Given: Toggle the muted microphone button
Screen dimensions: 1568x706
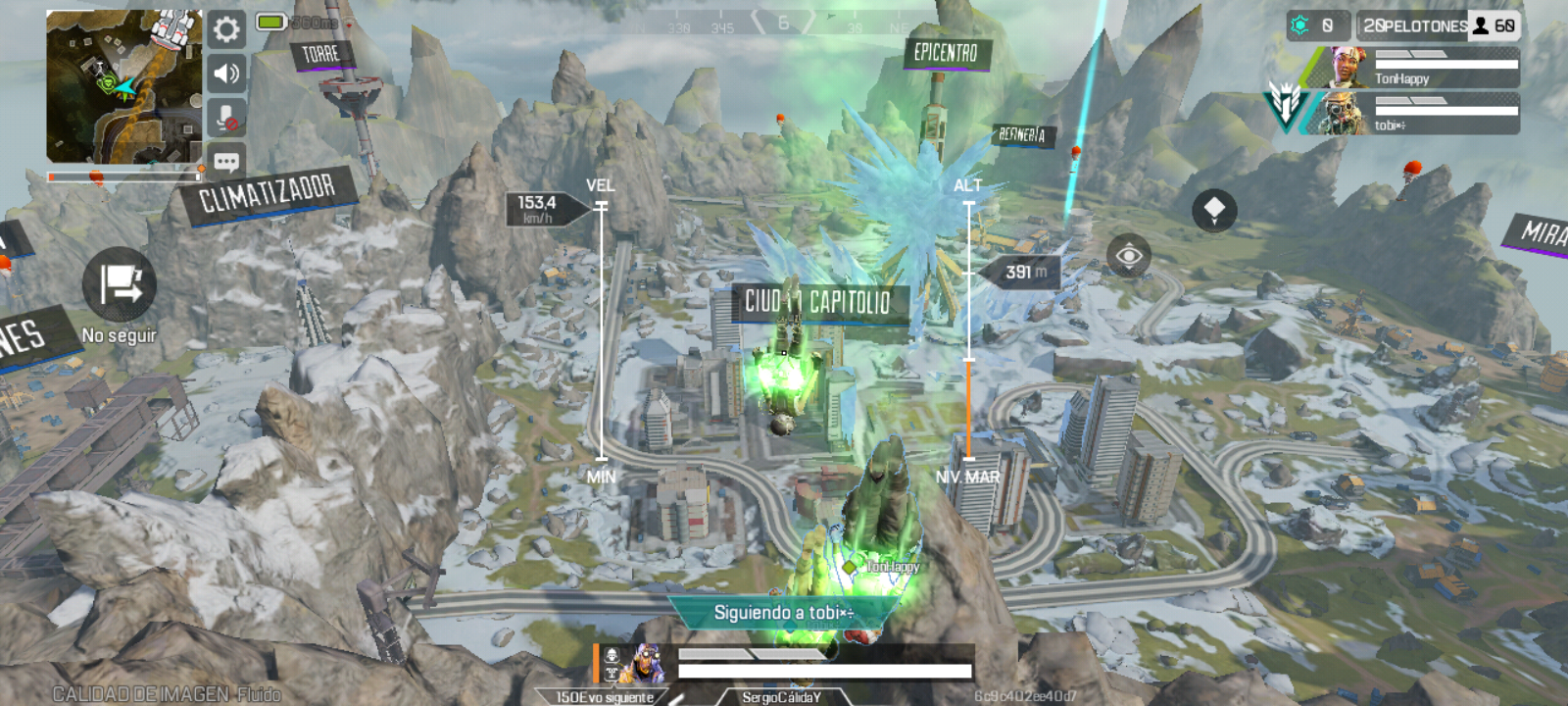Looking at the screenshot, I should (x=226, y=118).
